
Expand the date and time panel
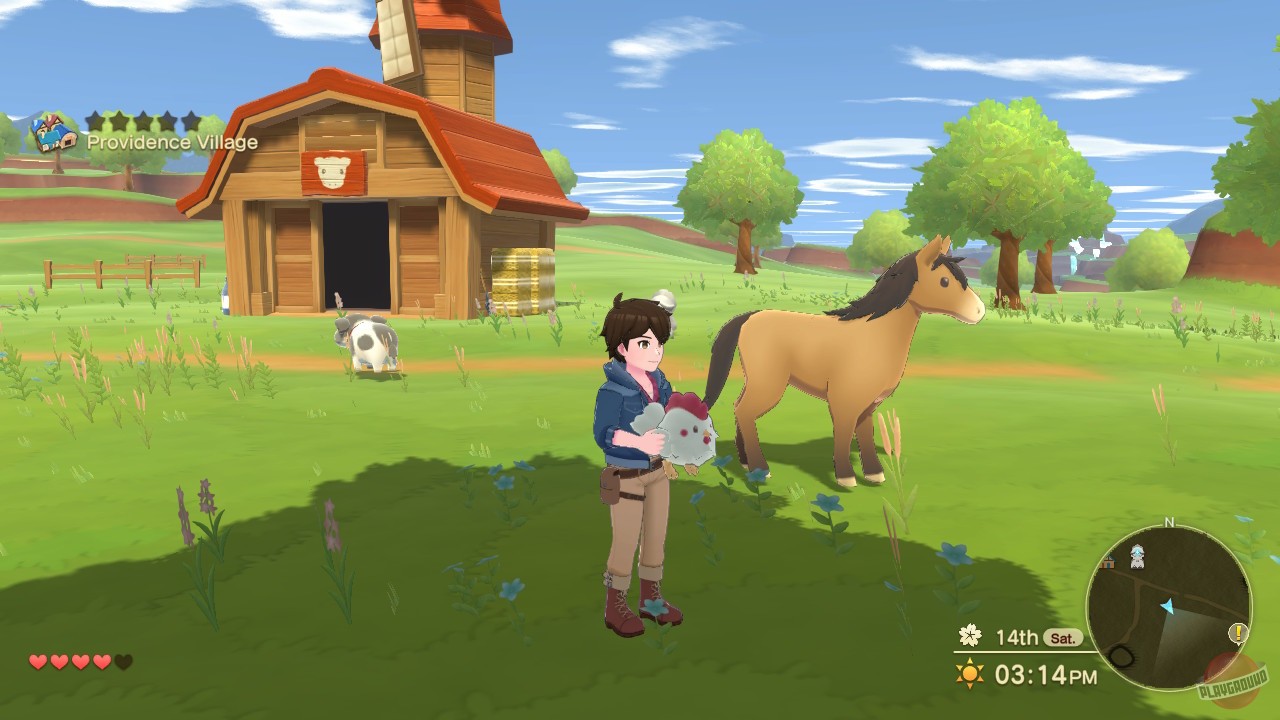click(1020, 655)
